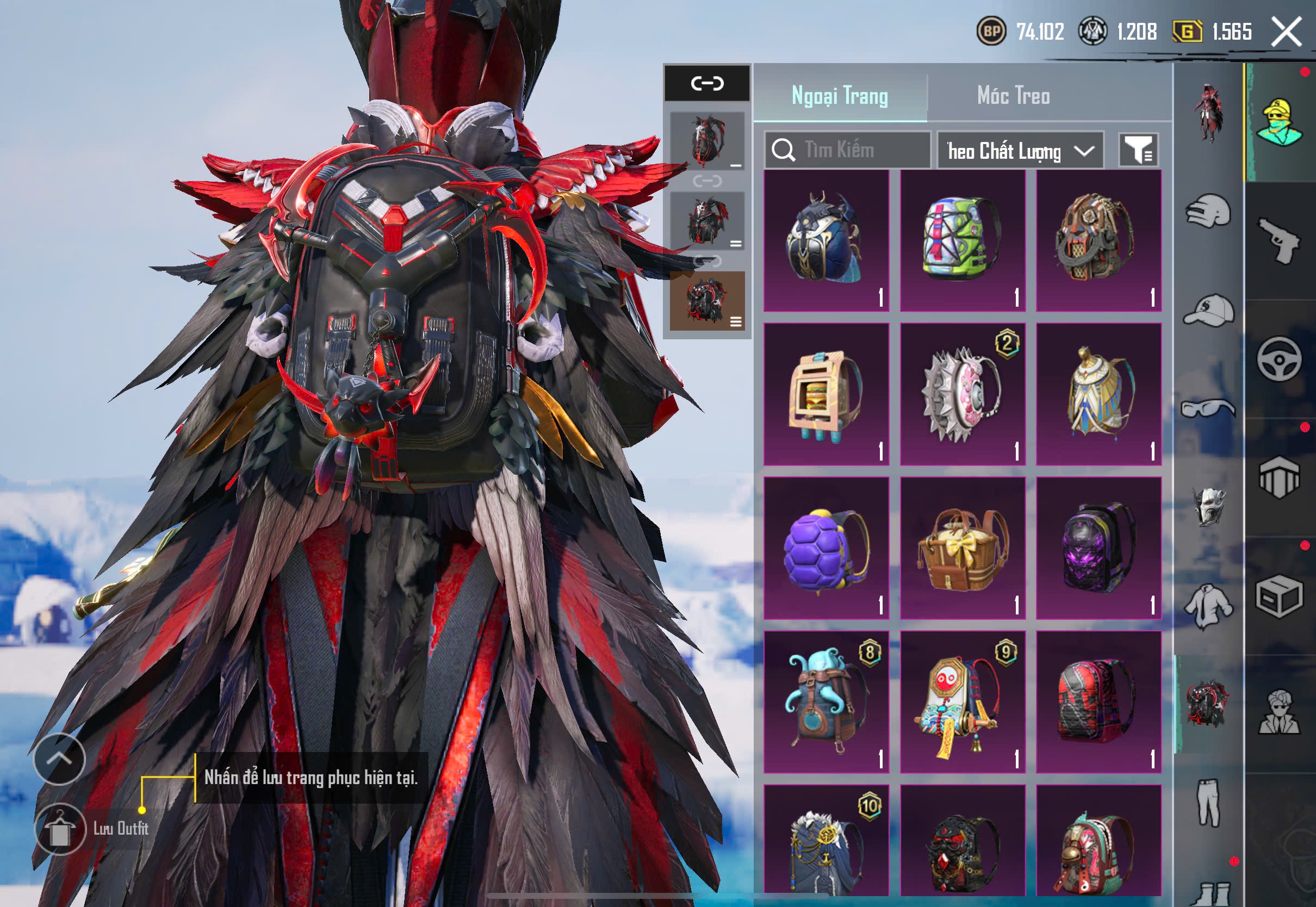The image size is (1316, 907).
Task: Open the vehicles steering wheel section
Action: pyautogui.click(x=1280, y=359)
